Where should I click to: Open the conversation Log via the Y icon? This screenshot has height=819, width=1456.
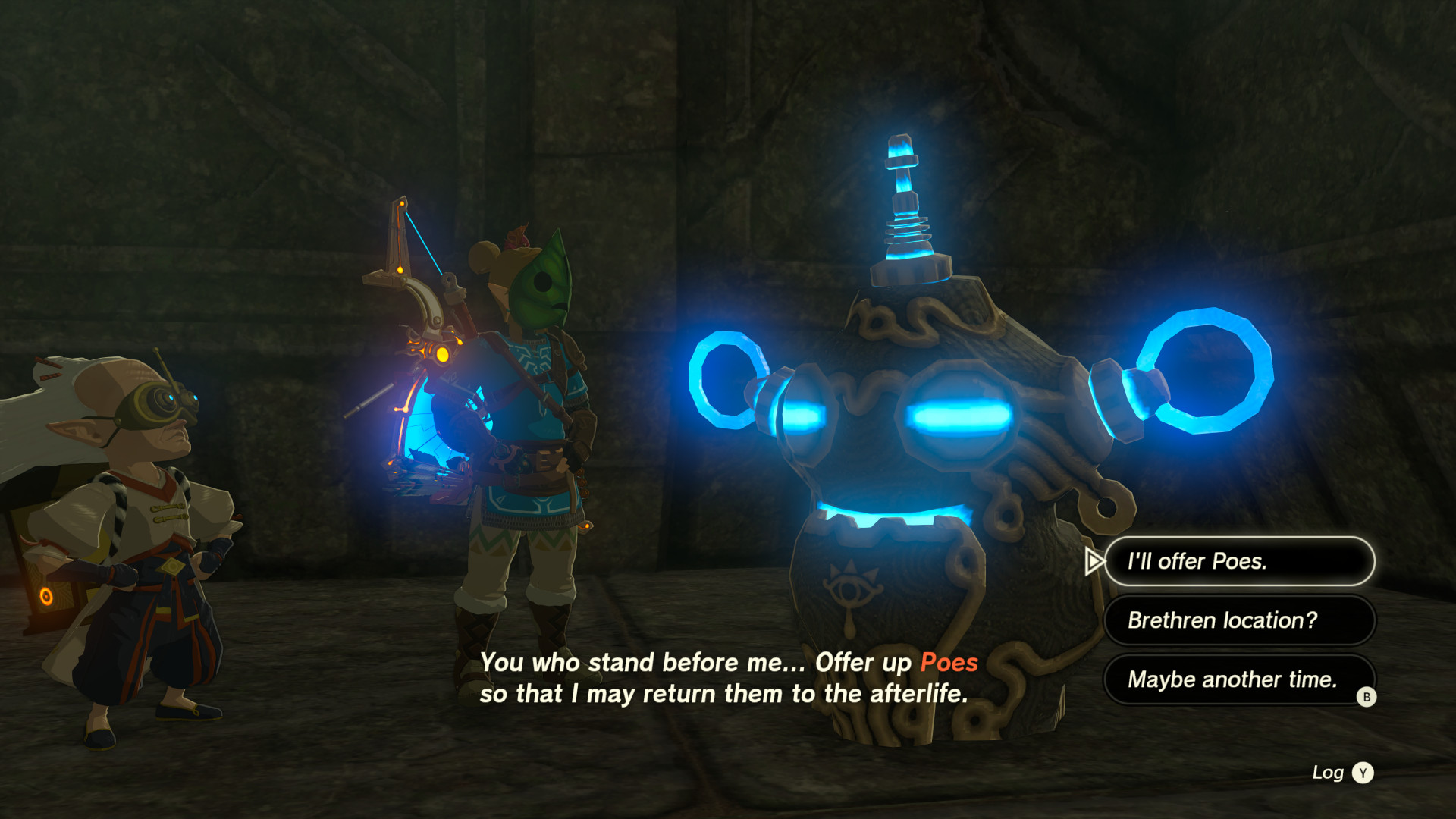1363,773
